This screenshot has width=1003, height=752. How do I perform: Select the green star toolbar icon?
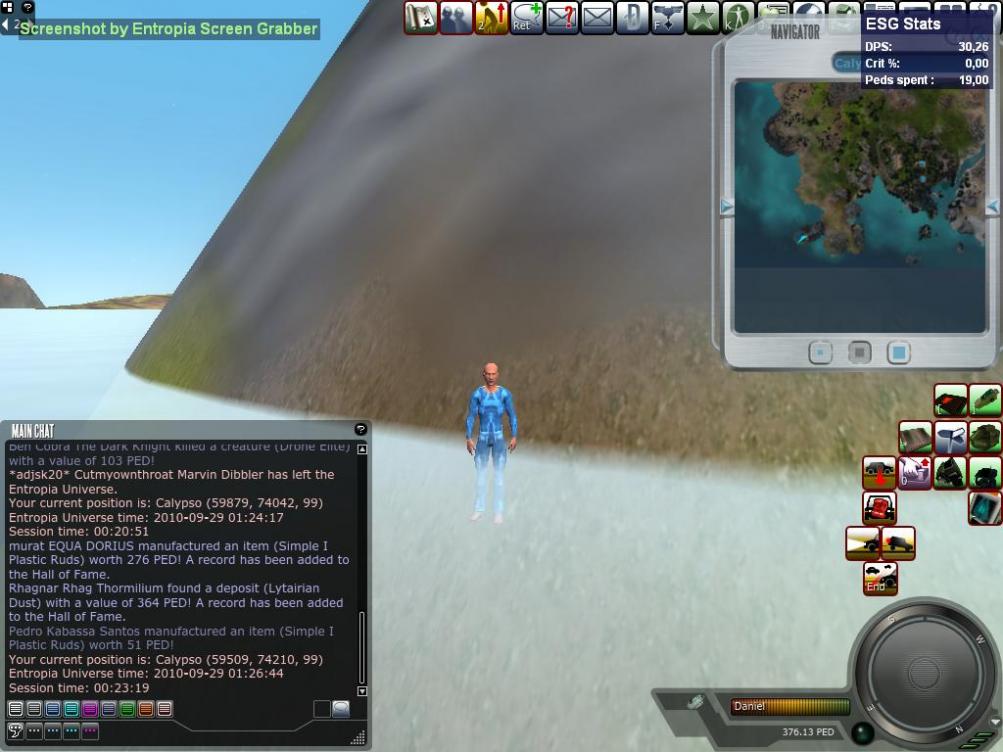tap(704, 17)
